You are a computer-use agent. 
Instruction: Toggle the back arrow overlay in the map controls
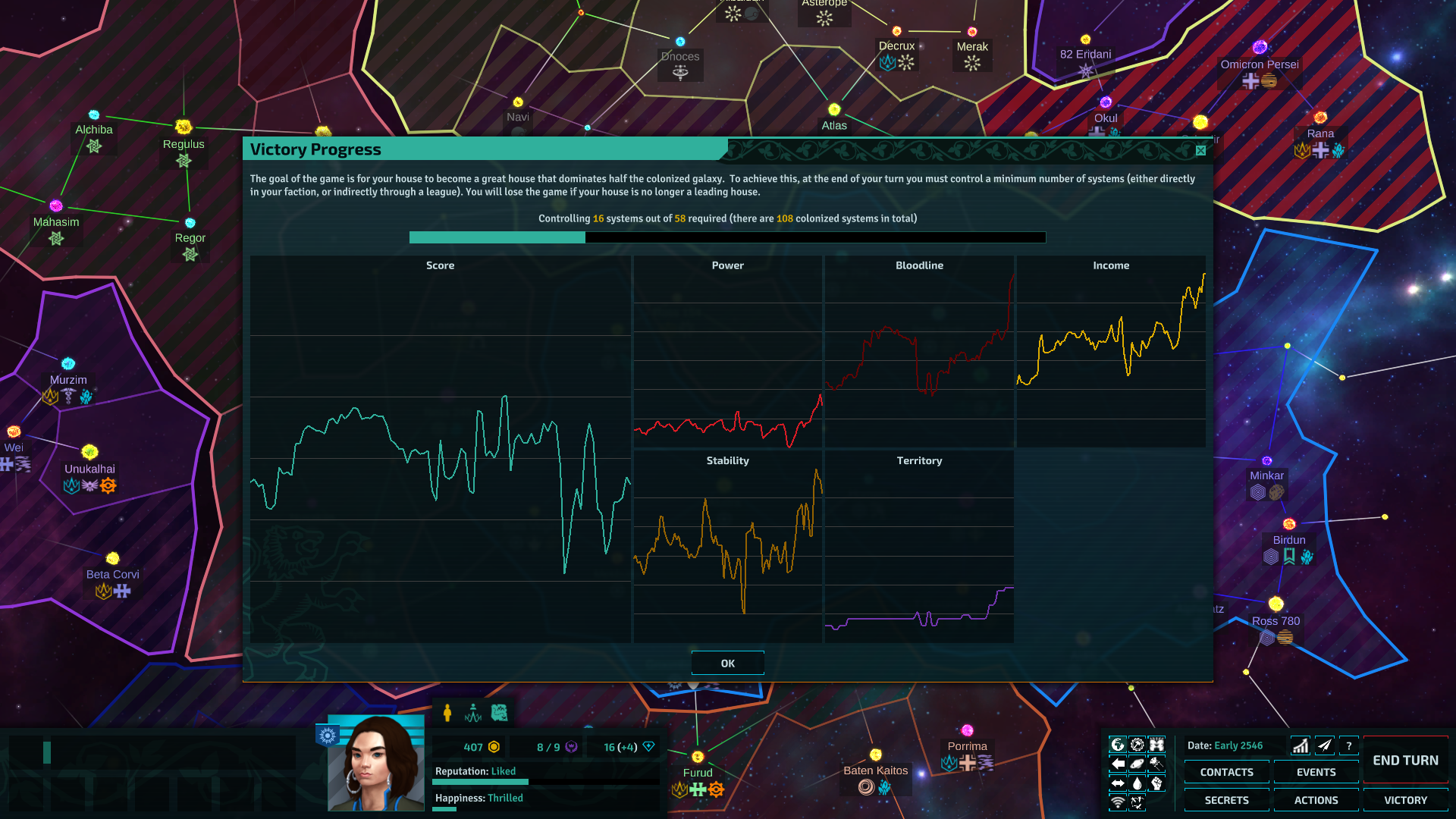(x=1118, y=763)
